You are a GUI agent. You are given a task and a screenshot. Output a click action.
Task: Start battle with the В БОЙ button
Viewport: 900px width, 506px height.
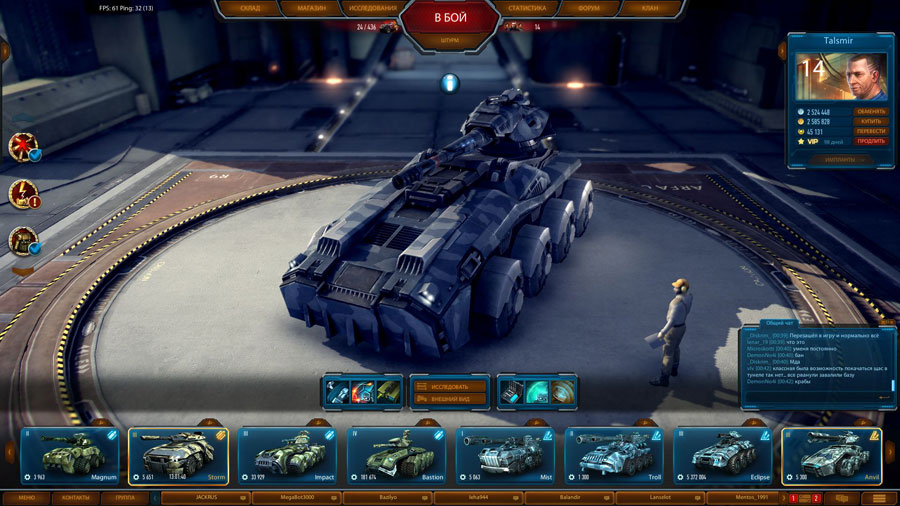[x=450, y=18]
